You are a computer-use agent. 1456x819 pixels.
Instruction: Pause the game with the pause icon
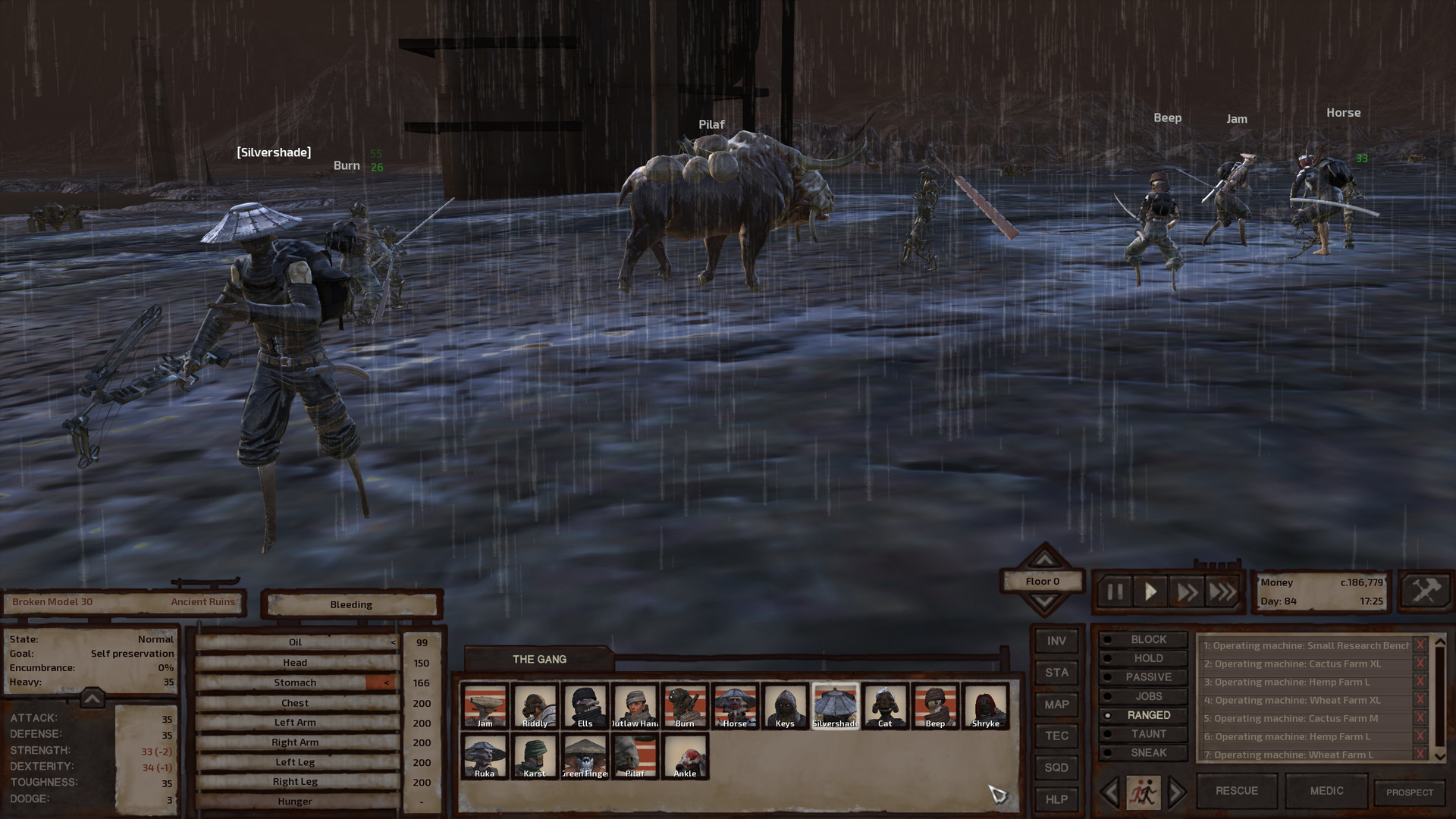[x=1115, y=591]
